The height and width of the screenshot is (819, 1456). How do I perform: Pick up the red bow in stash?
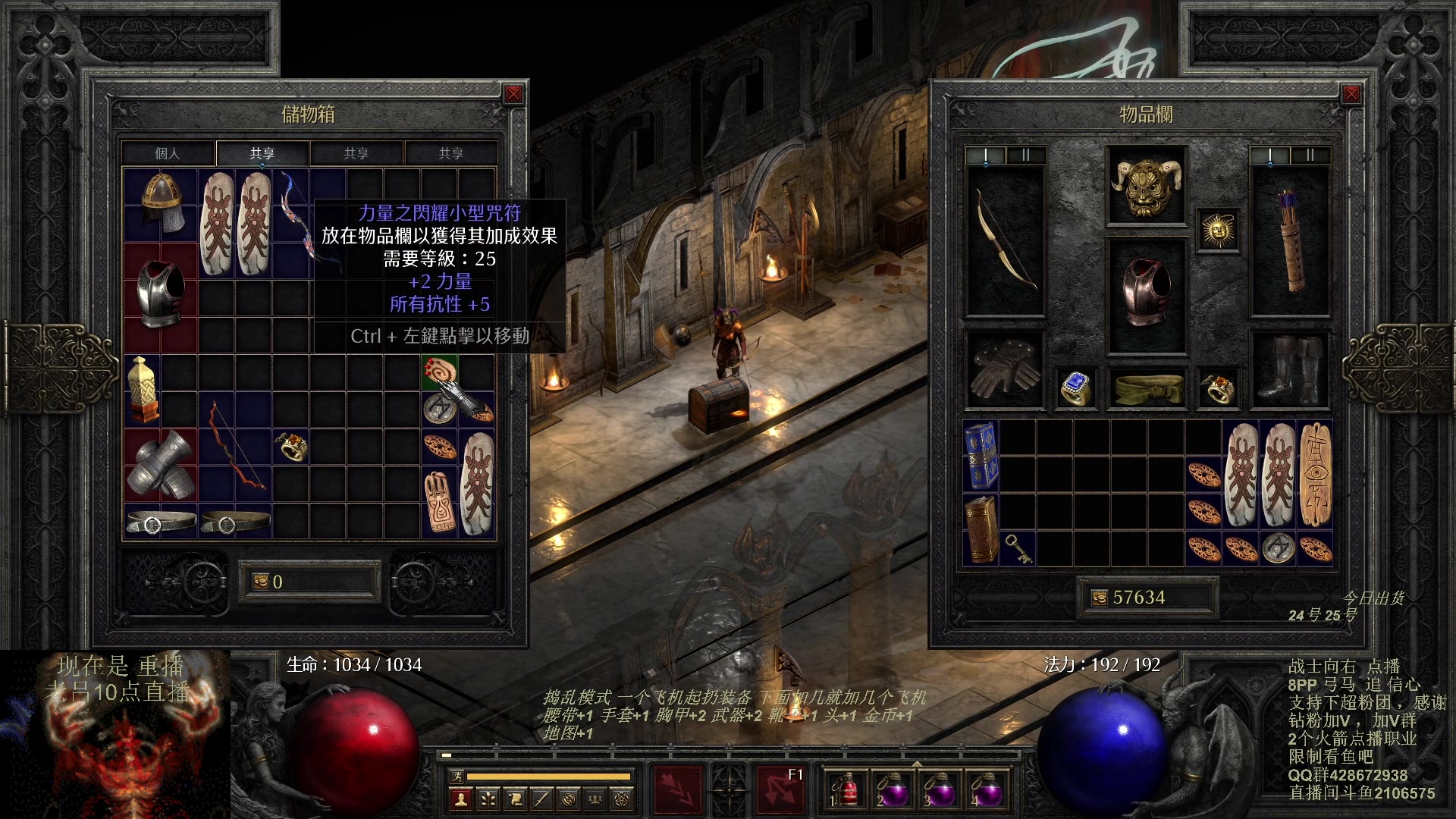(235, 446)
